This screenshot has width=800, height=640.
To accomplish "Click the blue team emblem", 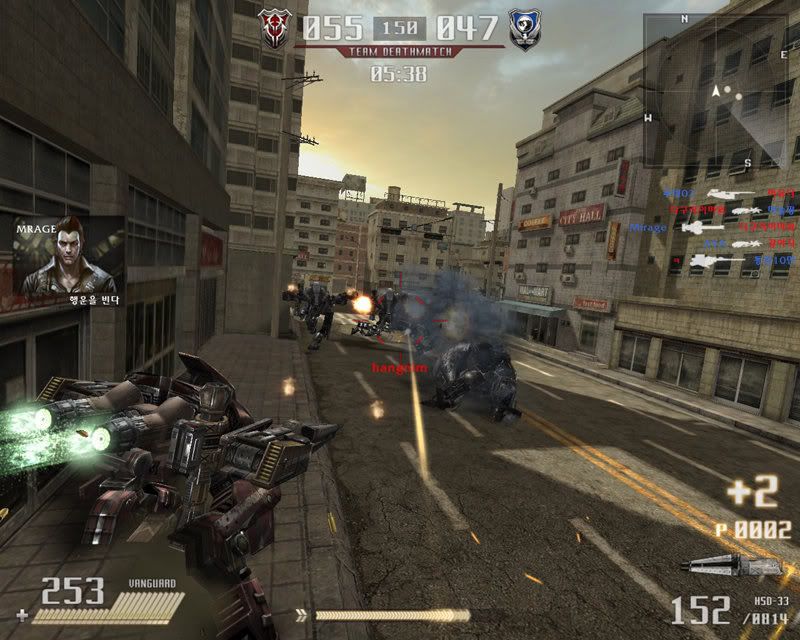I will coord(524,28).
